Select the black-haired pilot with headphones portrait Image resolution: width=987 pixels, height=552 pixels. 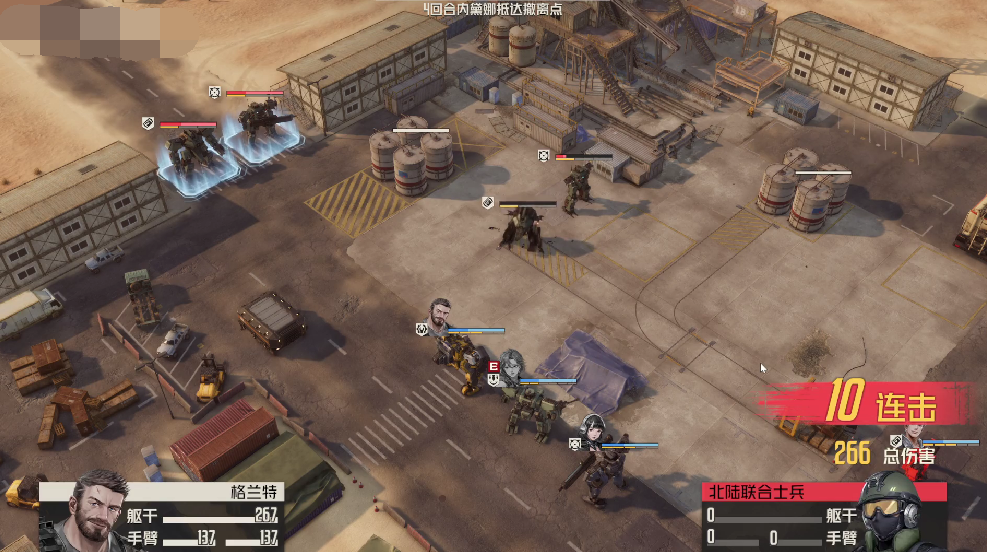pos(596,431)
